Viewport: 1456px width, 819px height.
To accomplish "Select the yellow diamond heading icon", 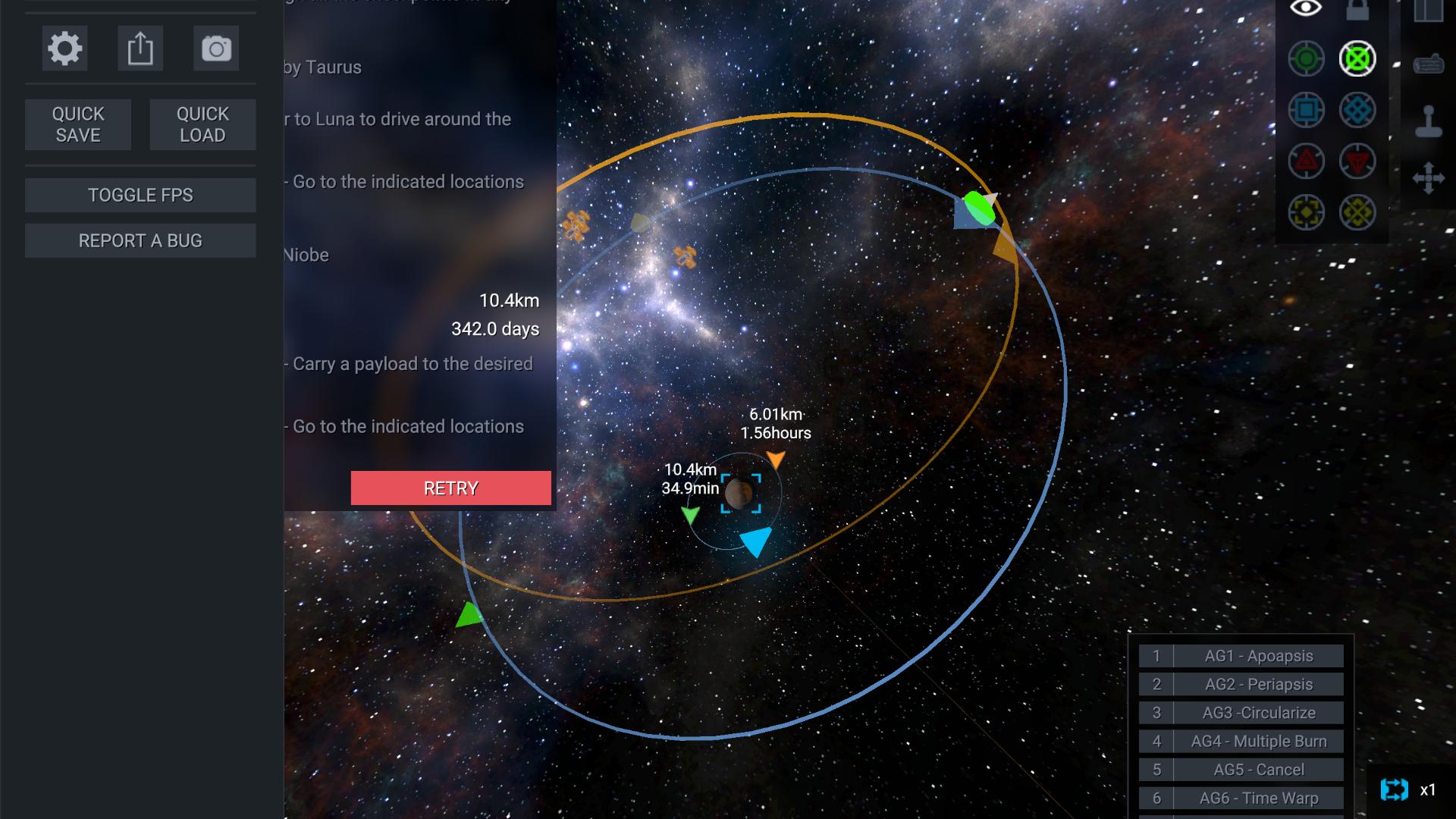I will click(1357, 212).
